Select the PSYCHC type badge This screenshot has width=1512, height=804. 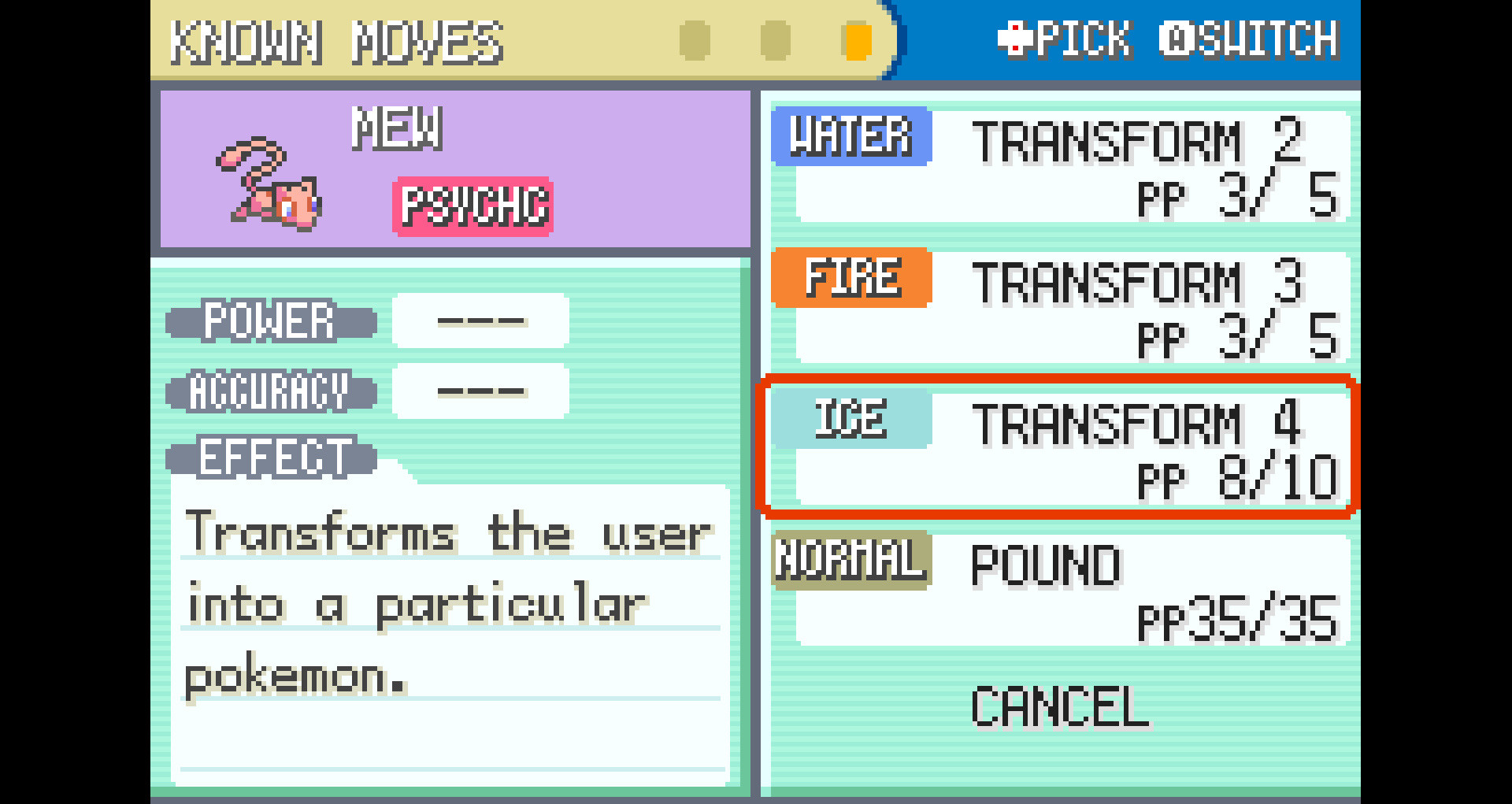point(472,206)
